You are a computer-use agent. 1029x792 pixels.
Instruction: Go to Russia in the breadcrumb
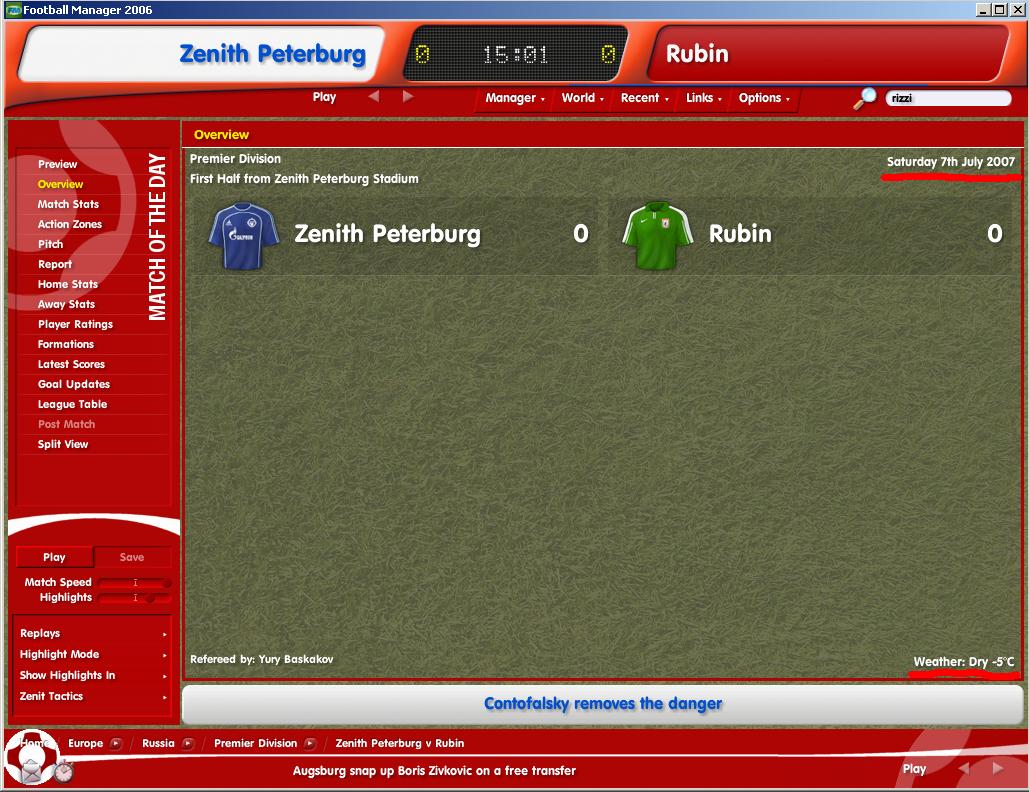[x=158, y=743]
